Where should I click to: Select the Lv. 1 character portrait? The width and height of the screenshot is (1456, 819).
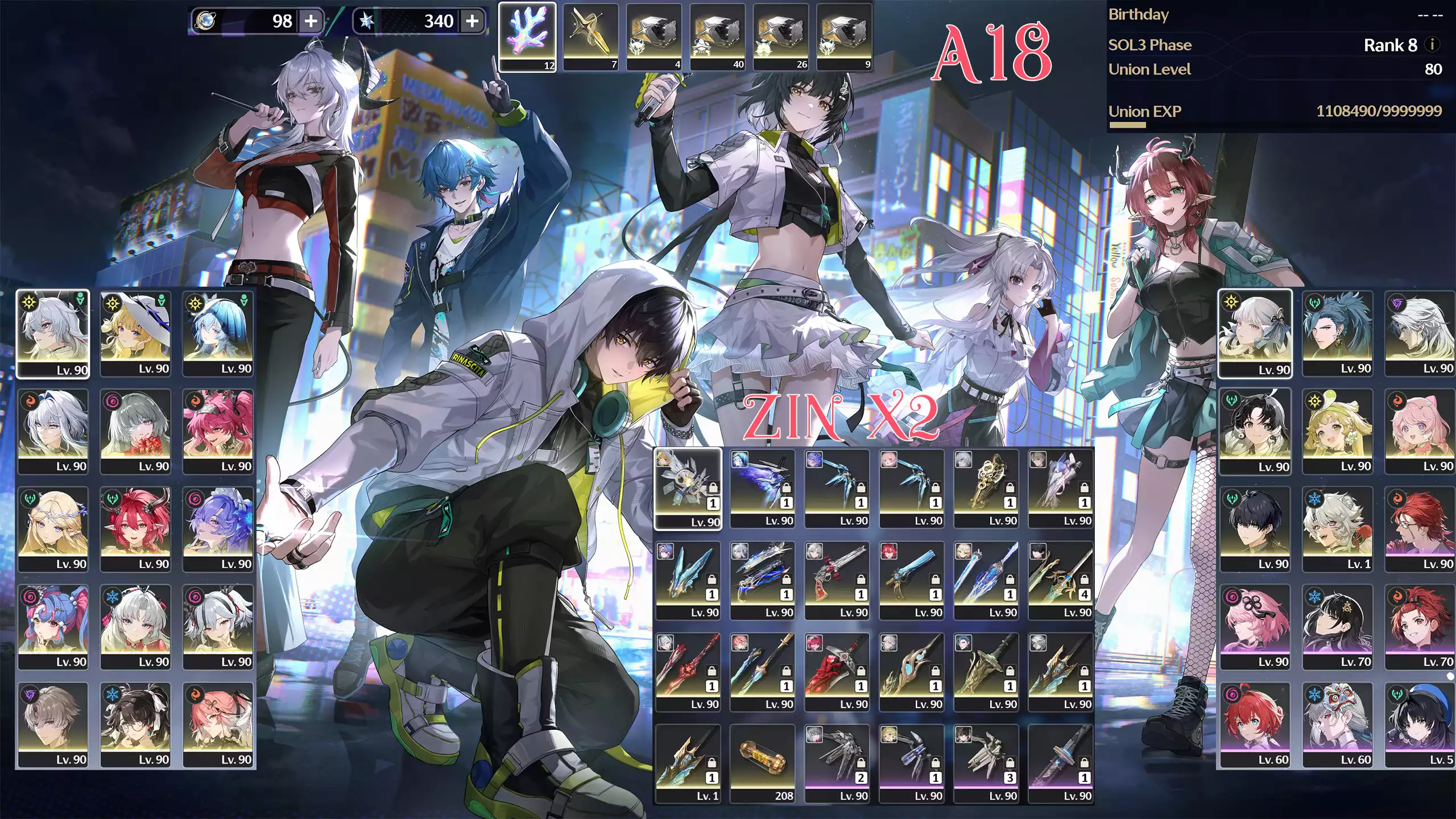(1337, 529)
